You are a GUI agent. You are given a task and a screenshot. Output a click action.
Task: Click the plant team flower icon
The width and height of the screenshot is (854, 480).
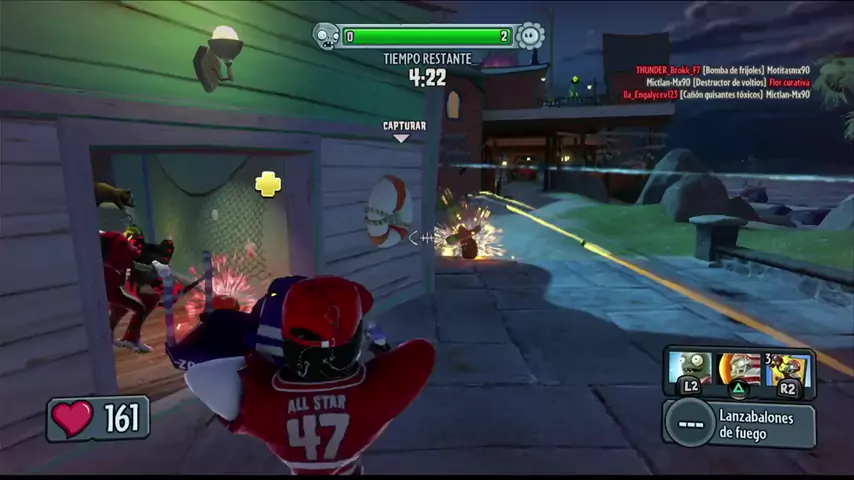tap(531, 37)
